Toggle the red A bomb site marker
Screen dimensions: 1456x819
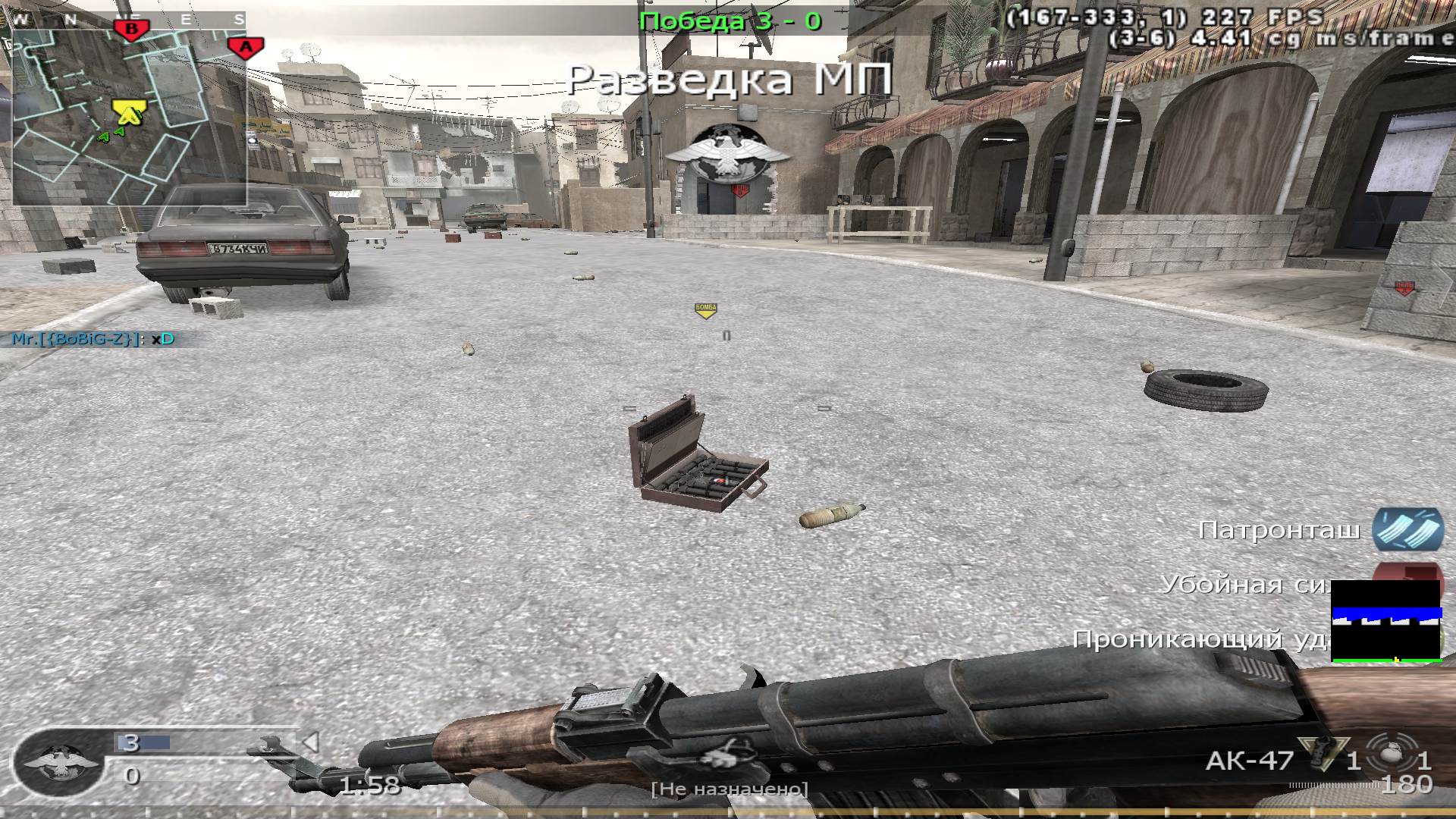244,48
